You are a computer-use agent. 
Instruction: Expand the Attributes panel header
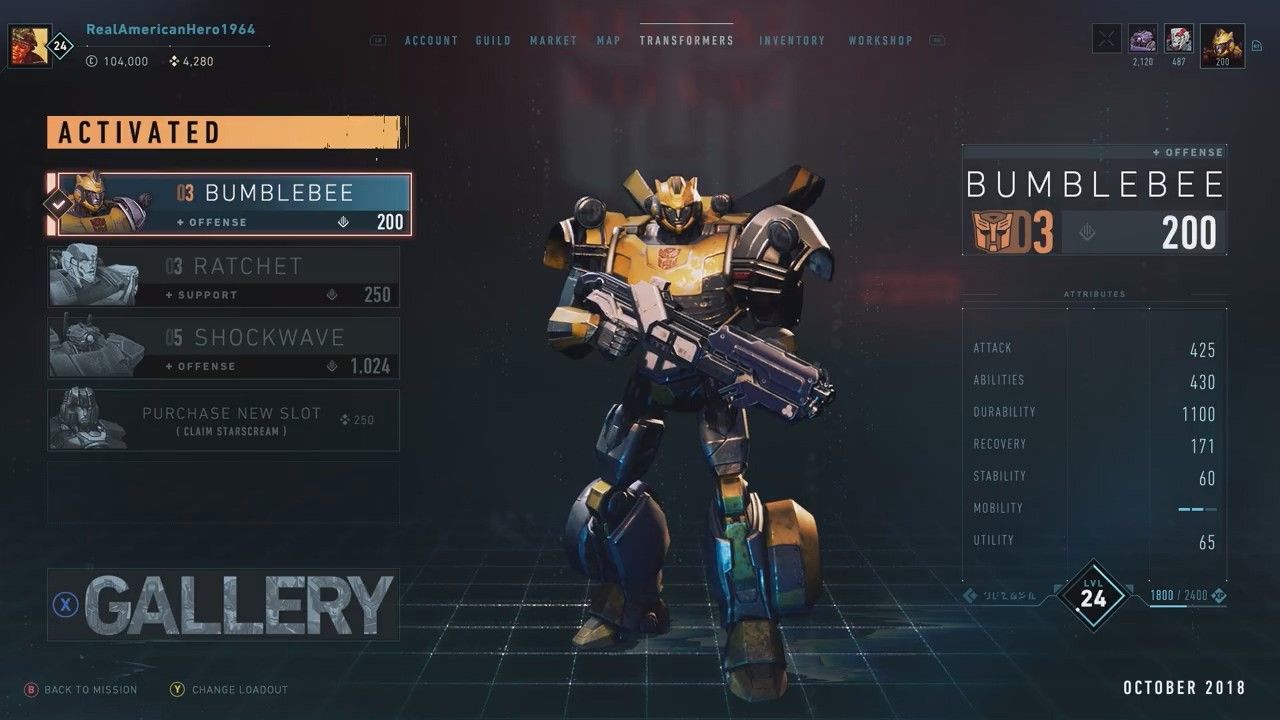point(1094,294)
